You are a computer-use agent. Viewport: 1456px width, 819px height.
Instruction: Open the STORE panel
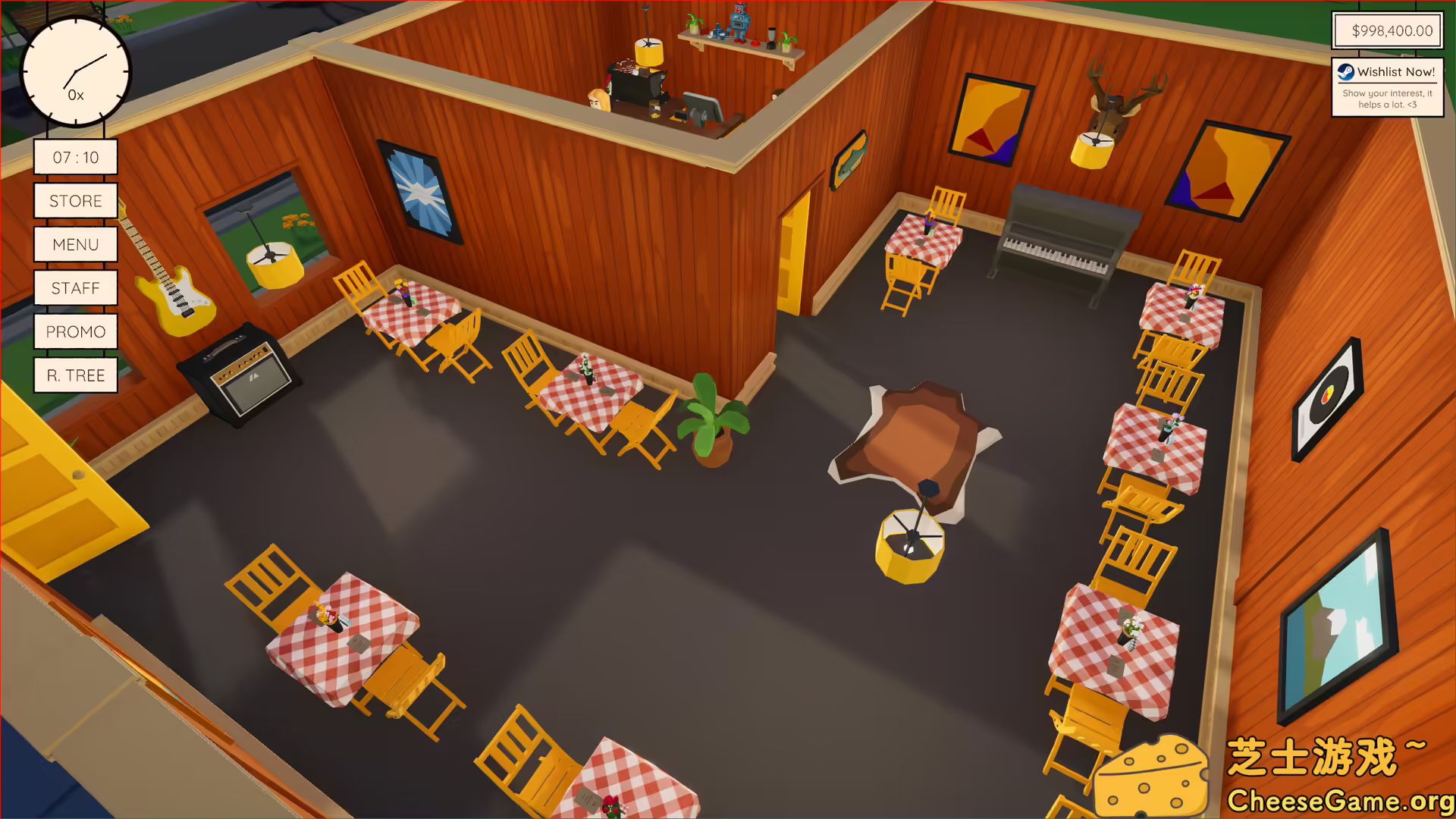click(75, 200)
